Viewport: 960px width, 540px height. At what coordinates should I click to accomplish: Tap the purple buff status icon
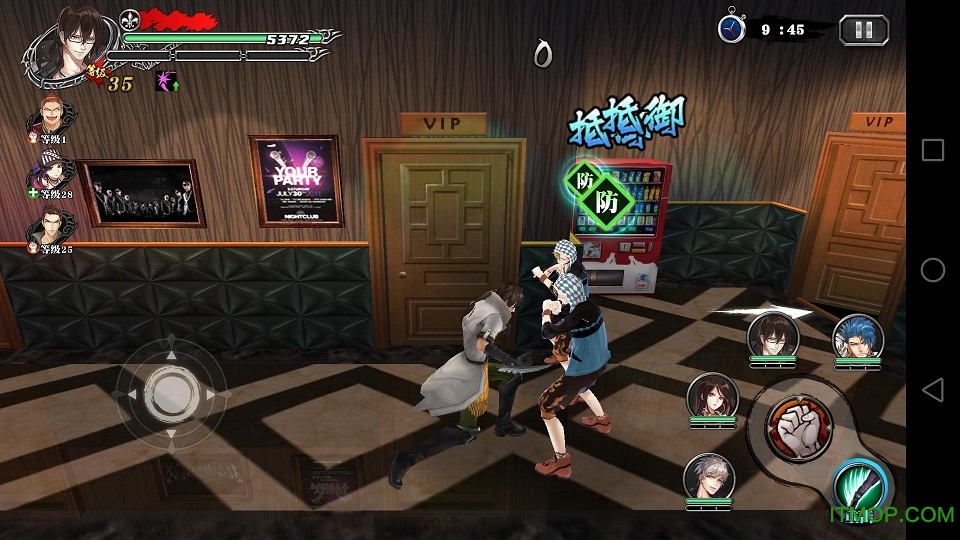166,82
